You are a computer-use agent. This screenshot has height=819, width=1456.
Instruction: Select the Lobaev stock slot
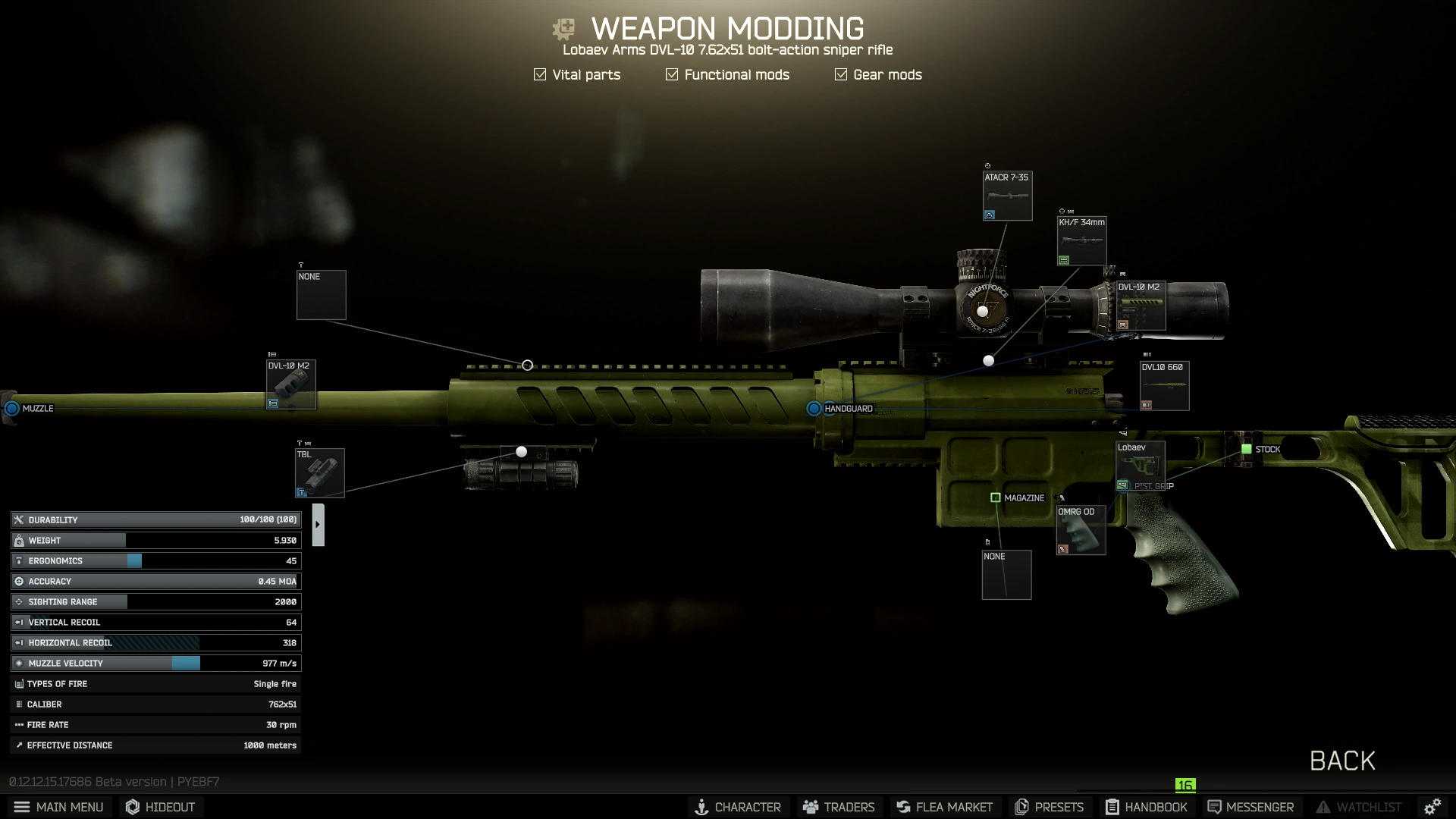(x=1140, y=466)
